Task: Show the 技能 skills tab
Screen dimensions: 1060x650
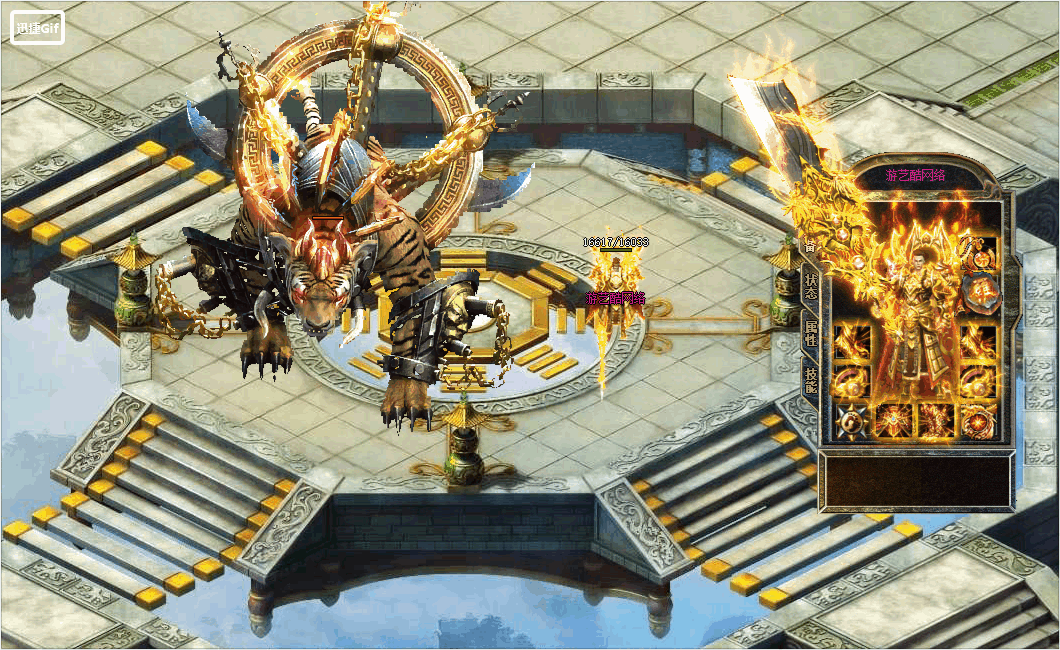Action: (810, 378)
